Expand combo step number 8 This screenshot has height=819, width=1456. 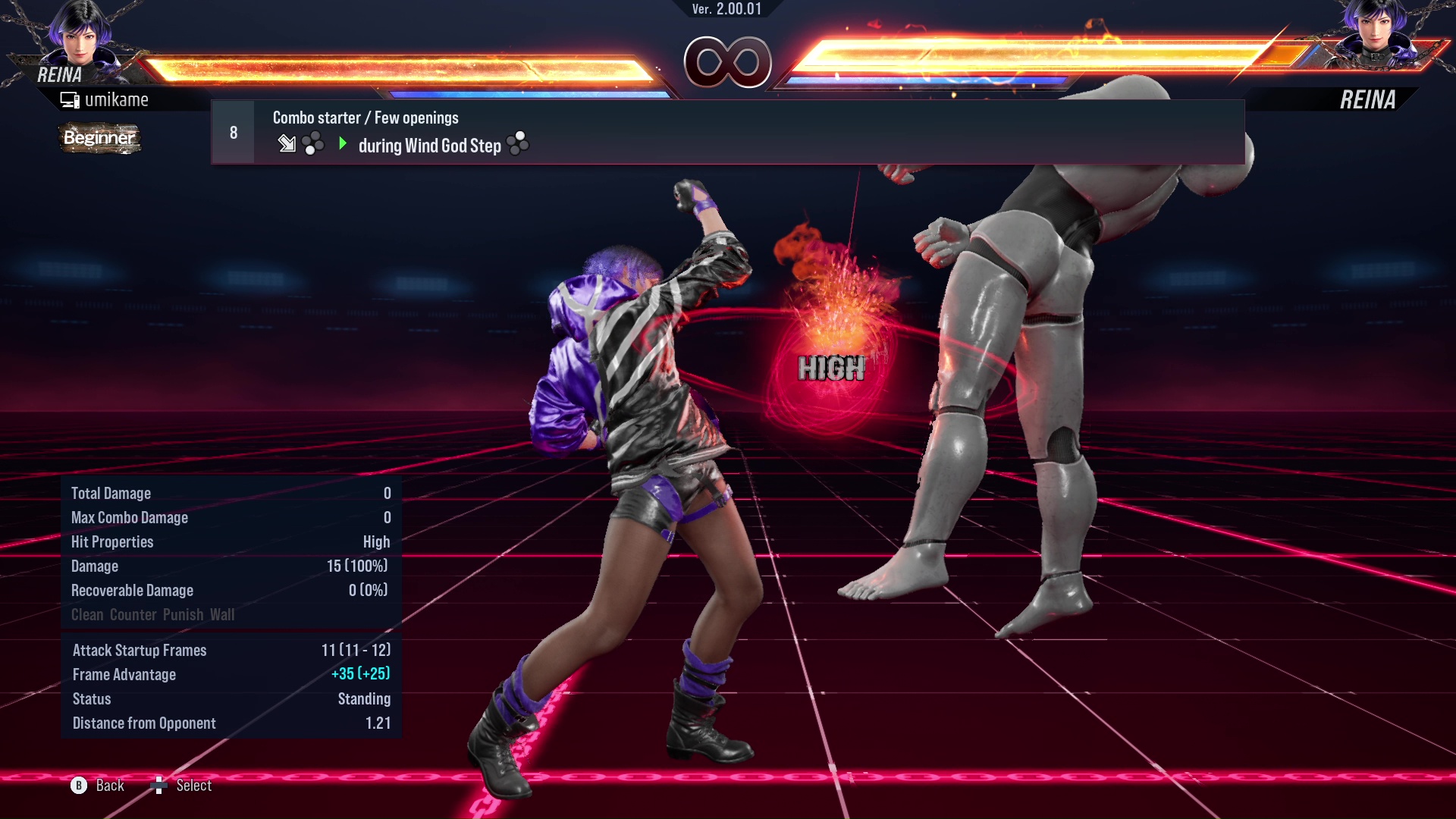(x=232, y=131)
